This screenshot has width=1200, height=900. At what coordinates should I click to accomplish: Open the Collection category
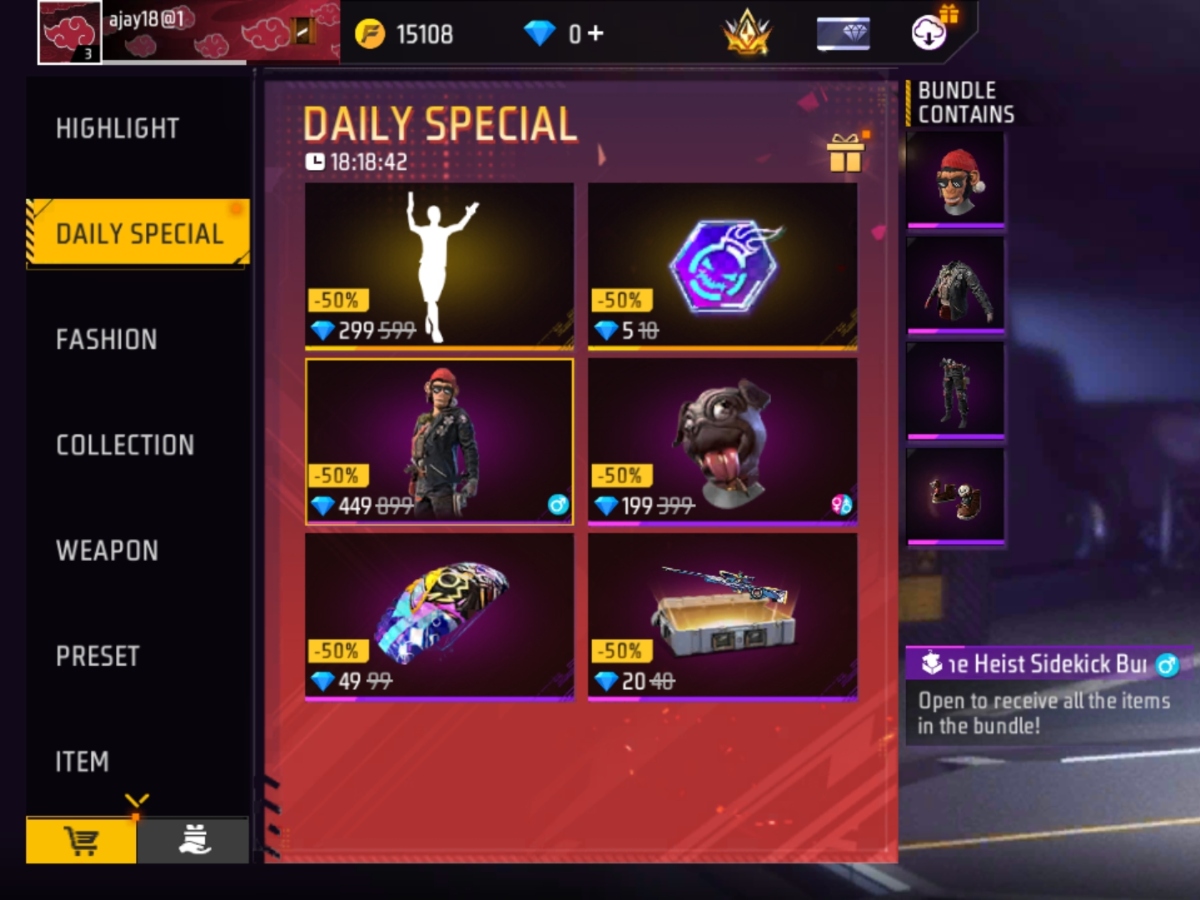[x=125, y=445]
